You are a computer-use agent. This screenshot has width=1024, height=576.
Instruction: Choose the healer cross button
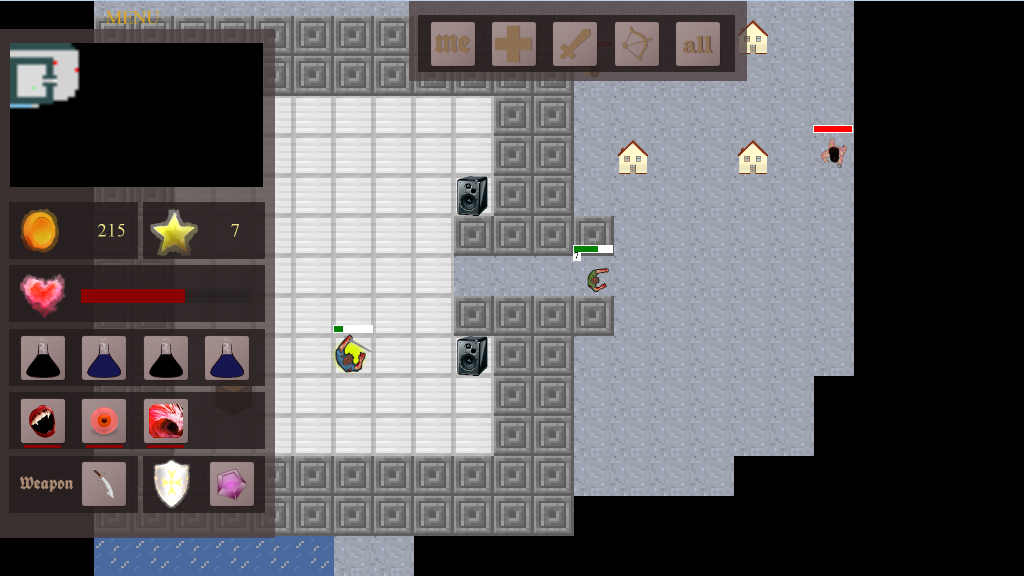click(514, 44)
